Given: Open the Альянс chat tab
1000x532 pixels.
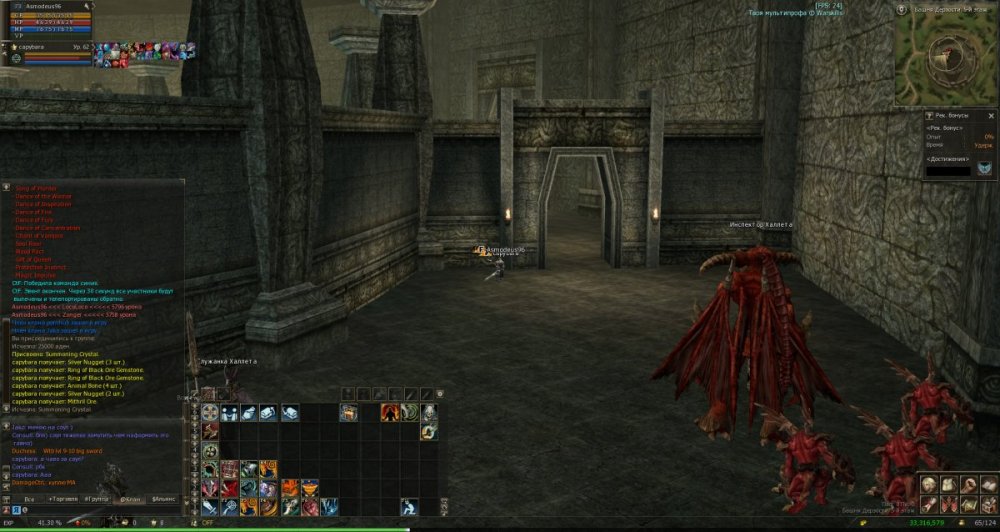Looking at the screenshot, I should (163, 497).
